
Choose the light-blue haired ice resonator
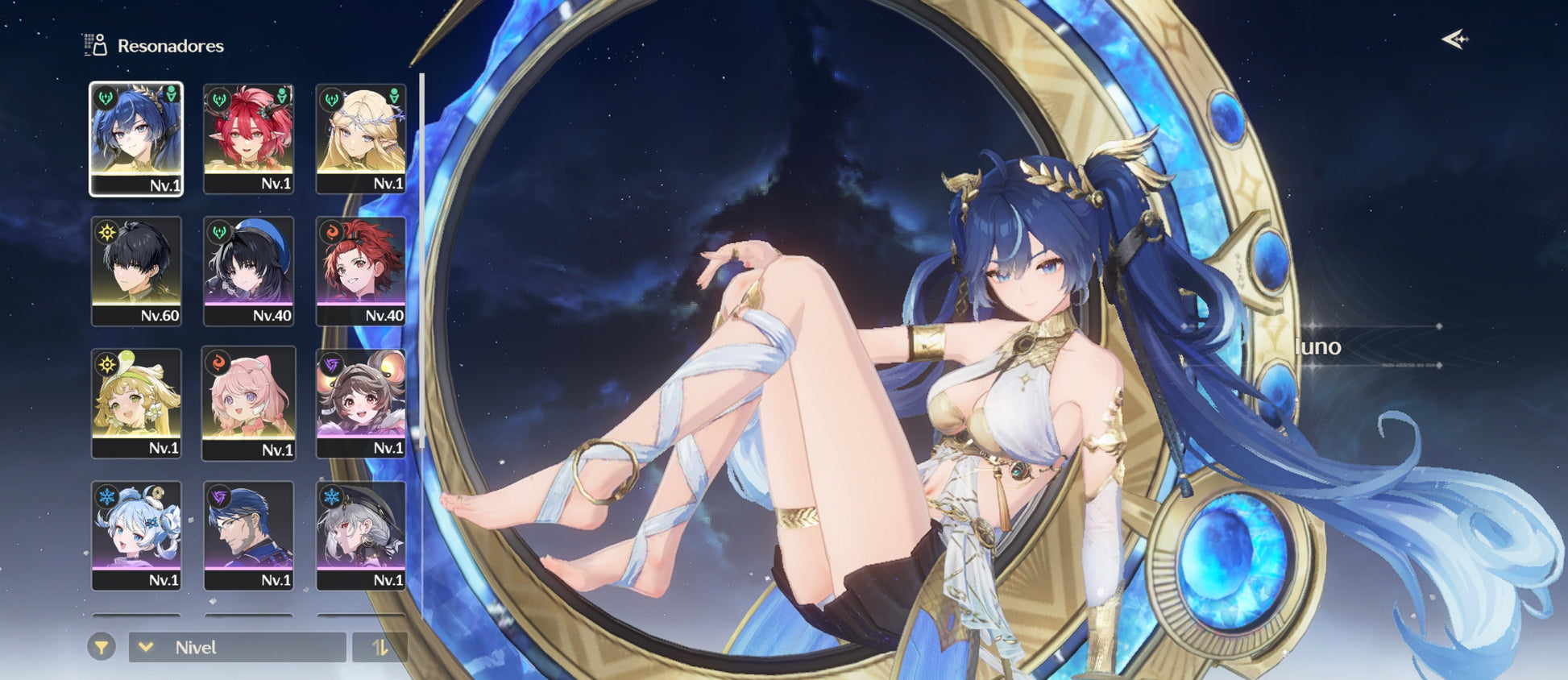(x=136, y=535)
